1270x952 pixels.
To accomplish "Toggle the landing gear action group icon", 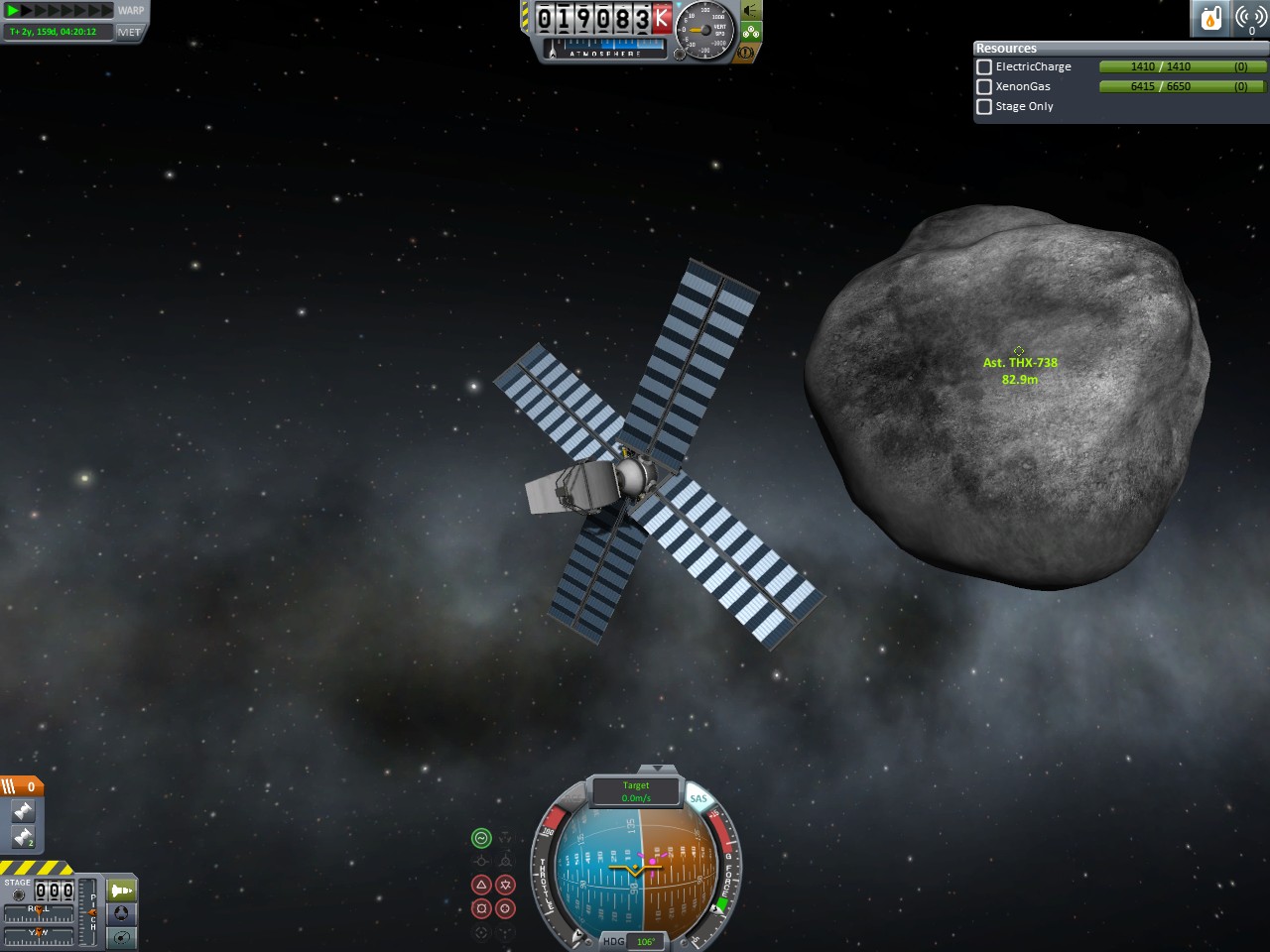I will click(751, 32).
